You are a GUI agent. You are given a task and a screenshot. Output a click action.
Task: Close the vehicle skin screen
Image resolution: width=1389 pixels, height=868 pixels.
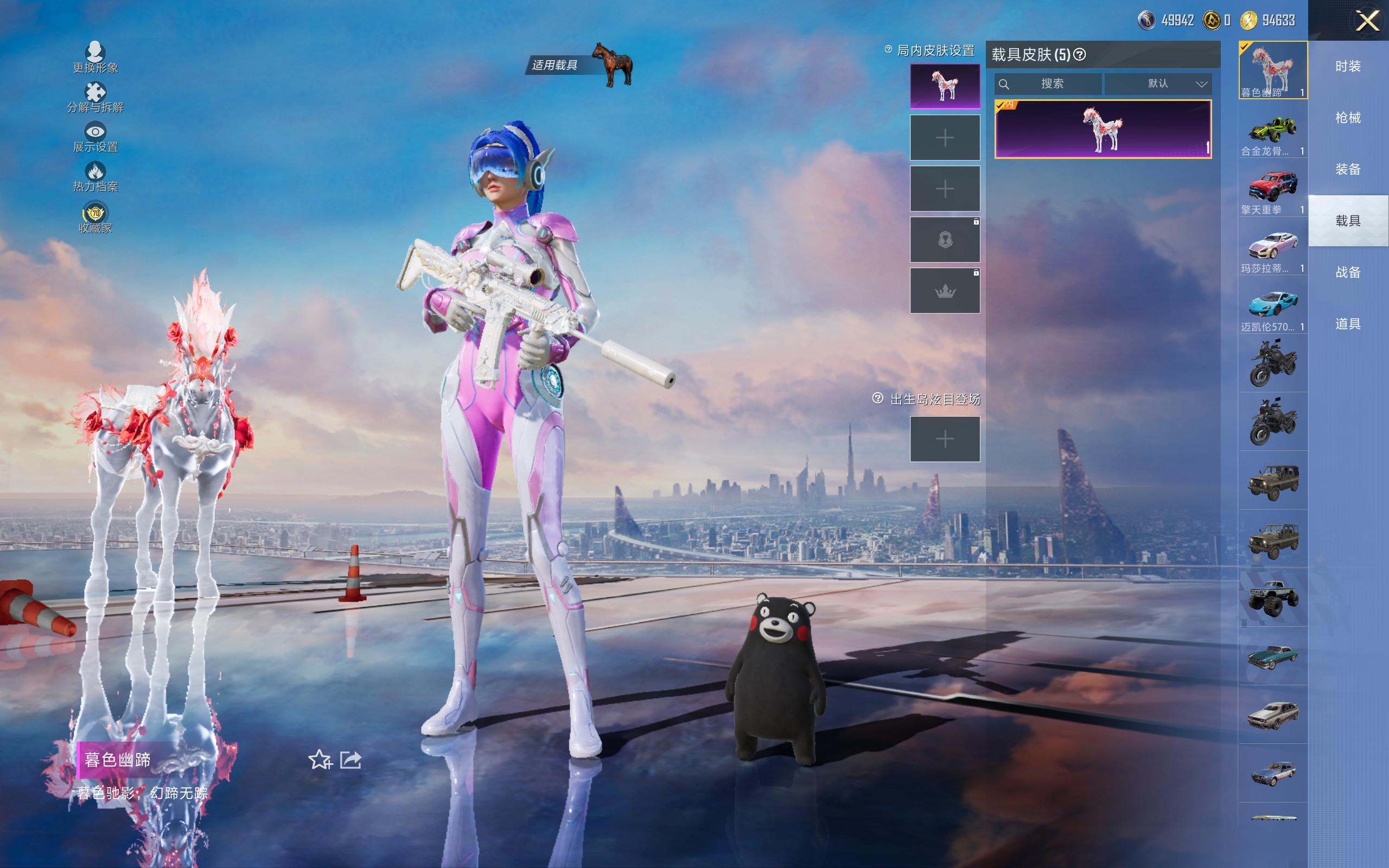pyautogui.click(x=1367, y=21)
